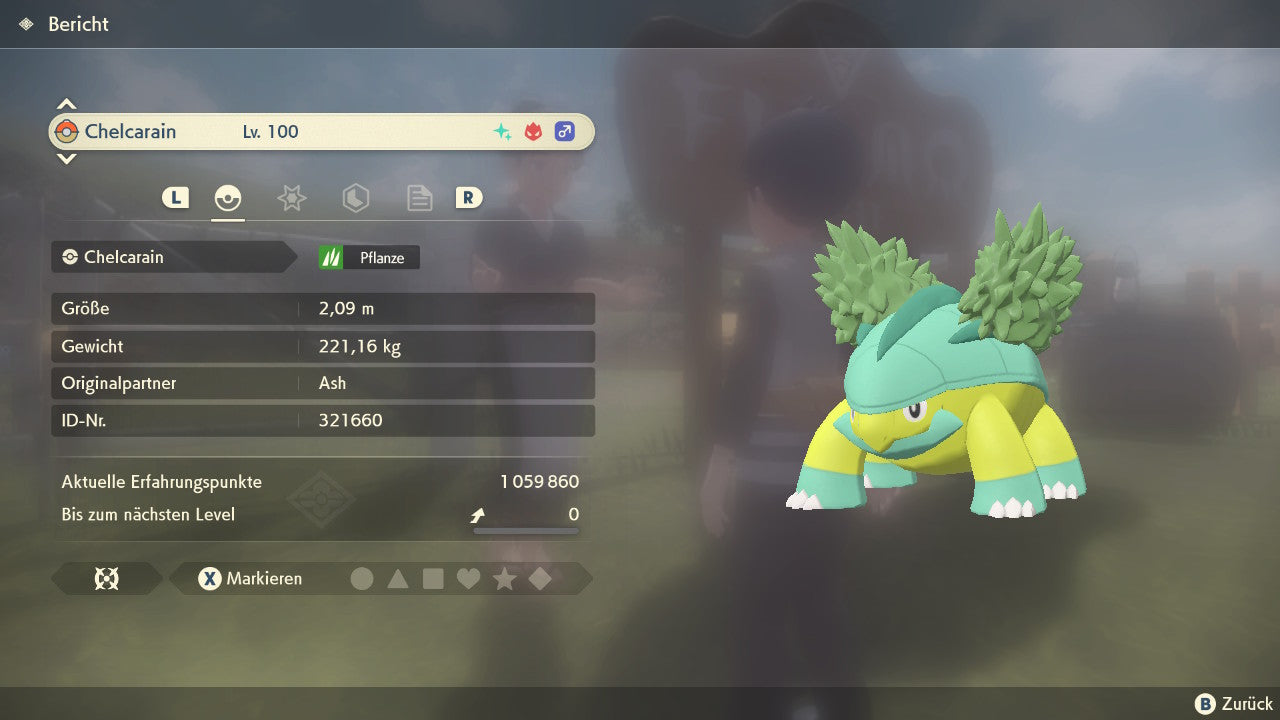Toggle the circle marking
Viewport: 1280px width, 720px height.
362,579
